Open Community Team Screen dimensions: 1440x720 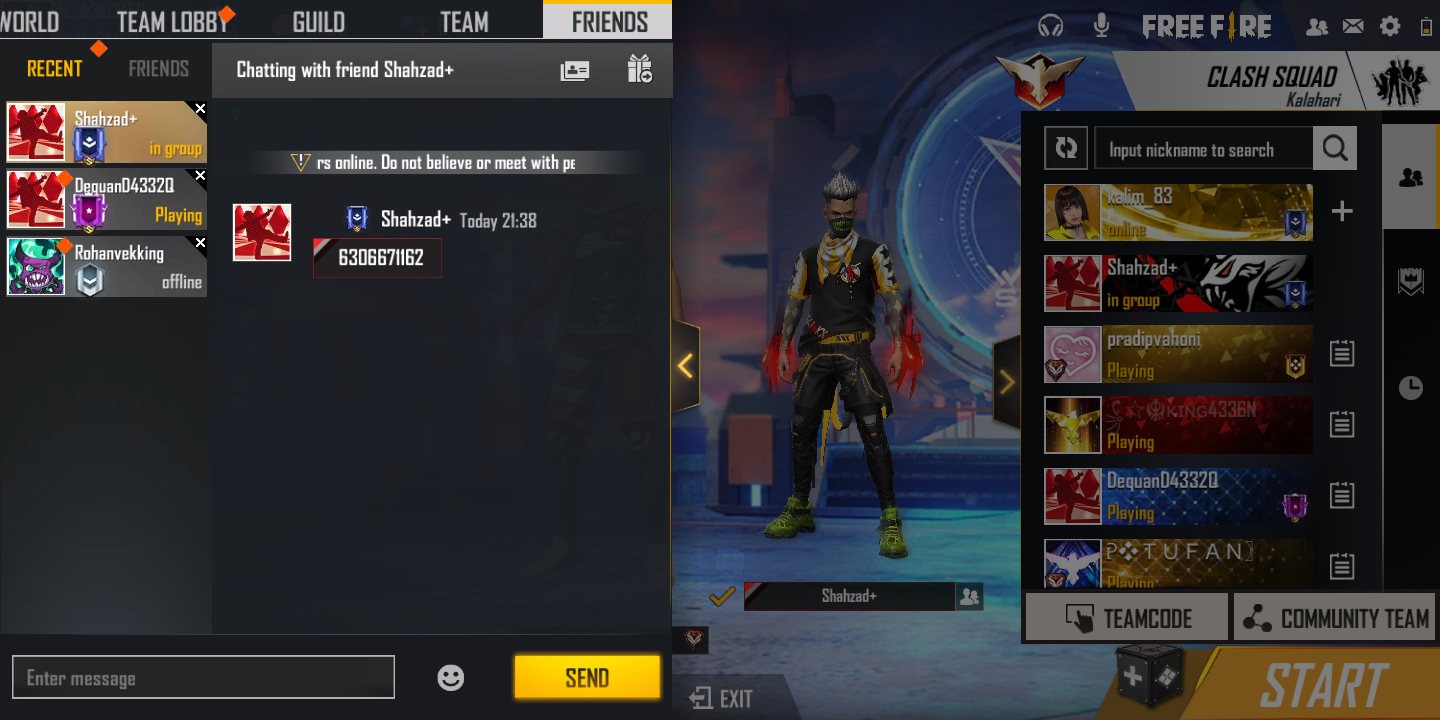pos(1334,619)
